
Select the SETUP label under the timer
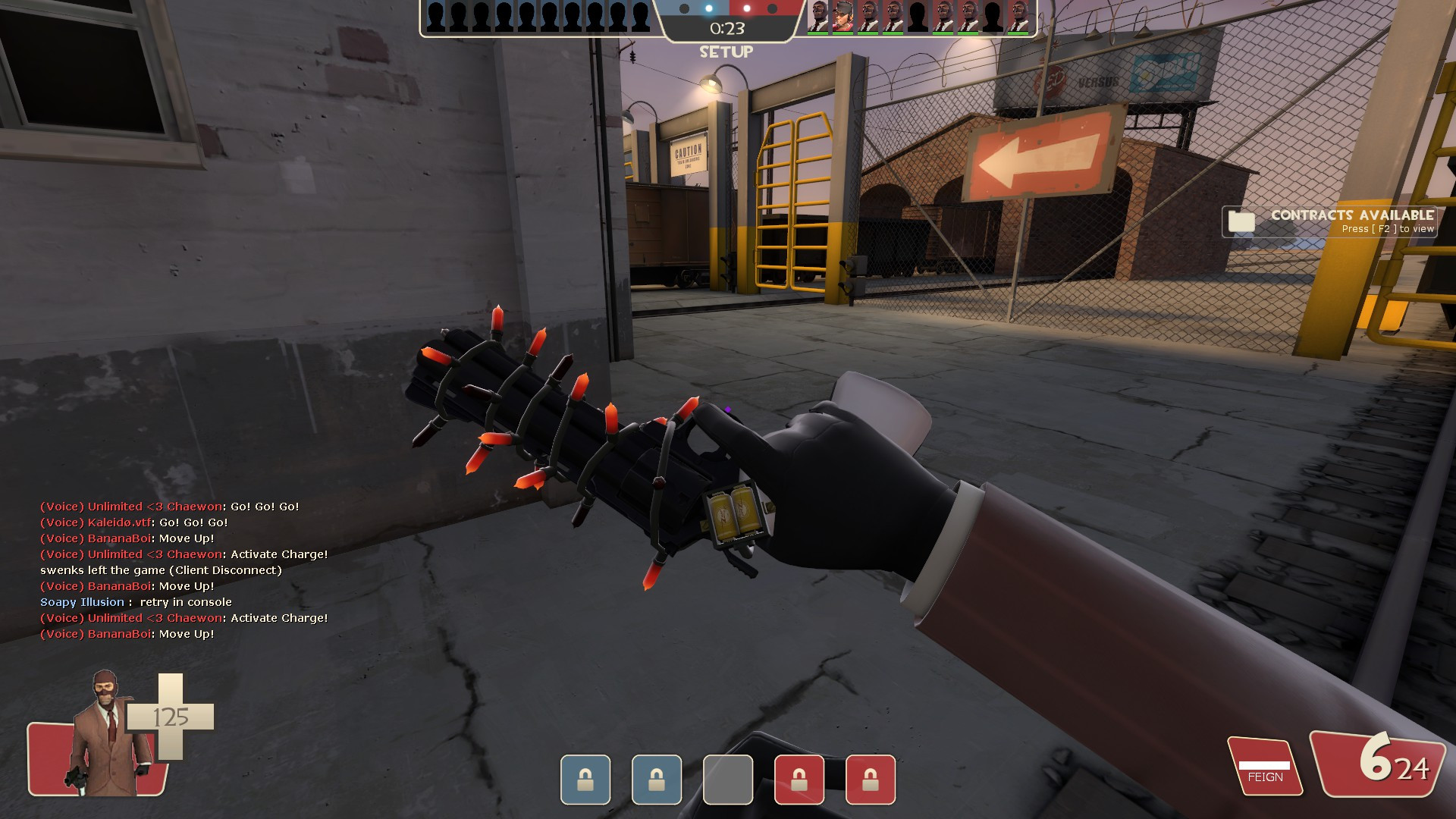[x=725, y=52]
